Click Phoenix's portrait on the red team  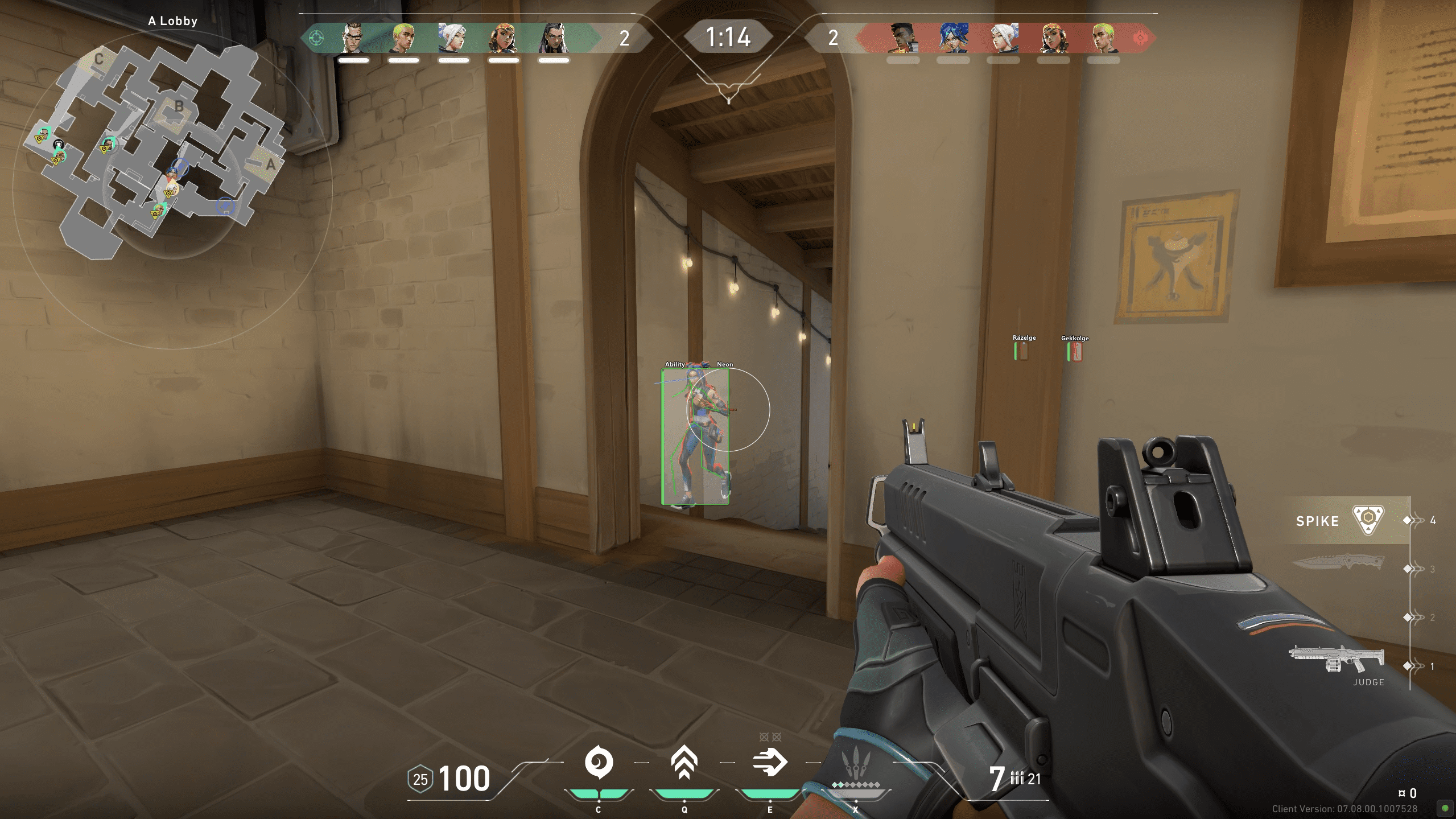(x=903, y=38)
